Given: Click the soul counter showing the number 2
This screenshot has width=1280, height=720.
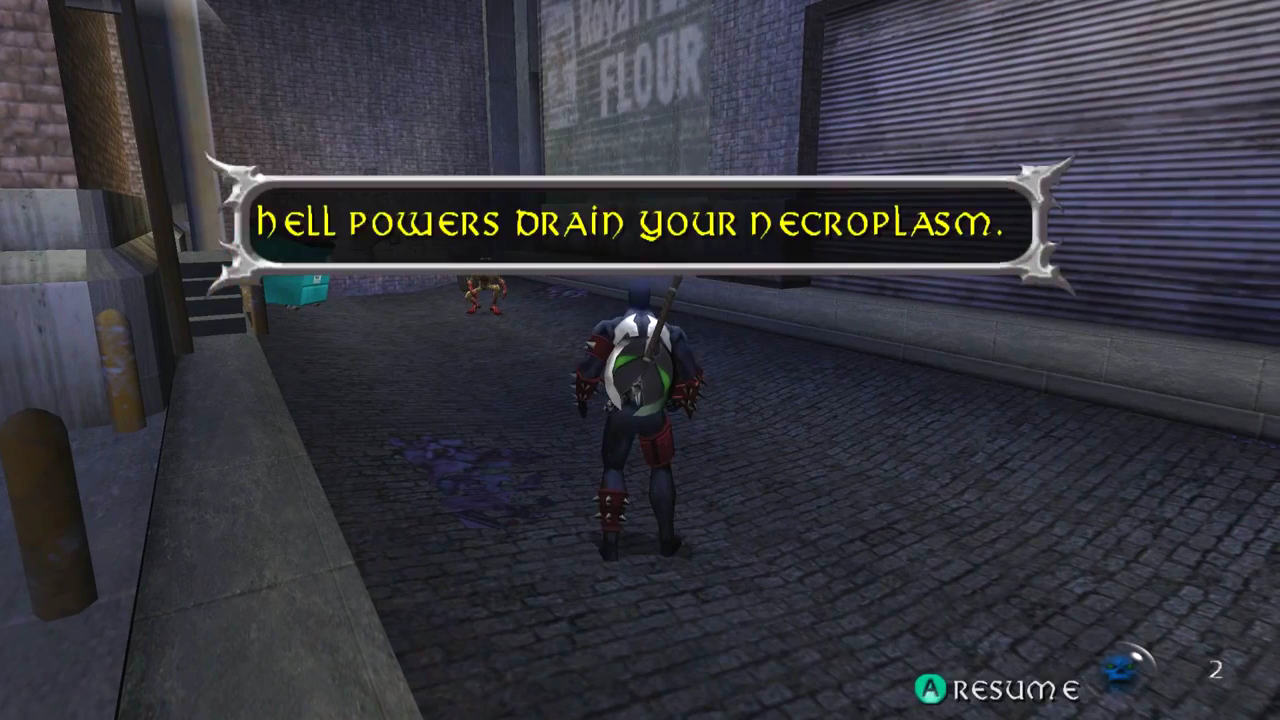Looking at the screenshot, I should click(x=1216, y=669).
